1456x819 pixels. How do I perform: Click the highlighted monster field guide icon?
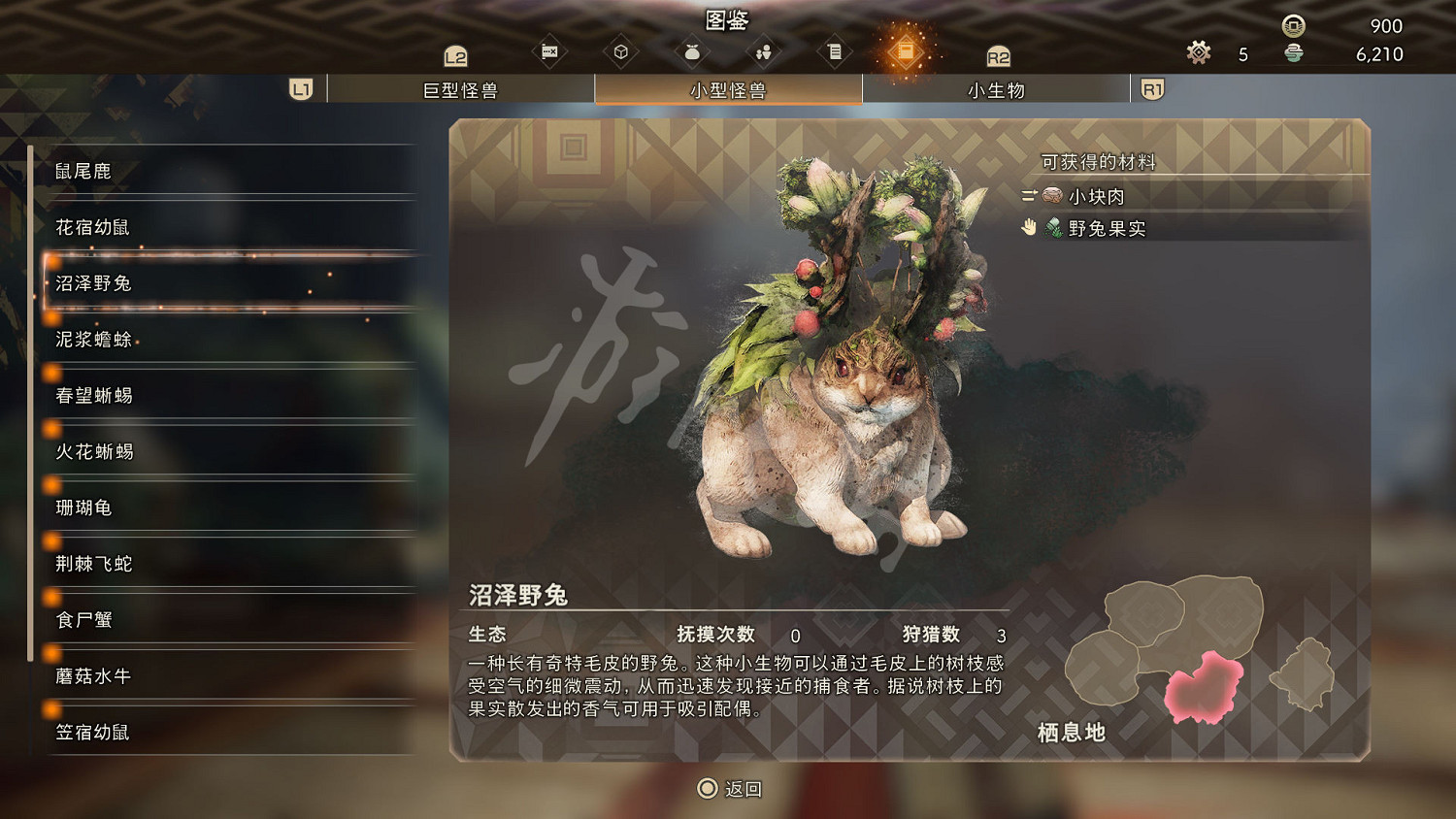tap(907, 51)
